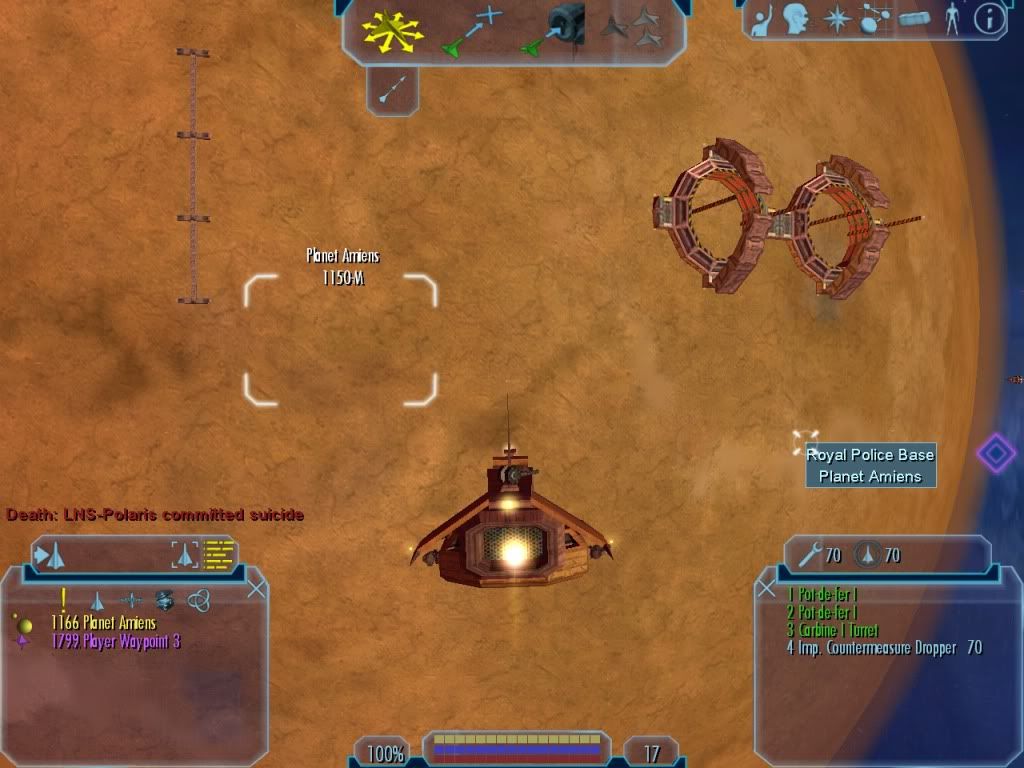Choose the formation maneuver icon
The image size is (1024, 768).
(632, 28)
